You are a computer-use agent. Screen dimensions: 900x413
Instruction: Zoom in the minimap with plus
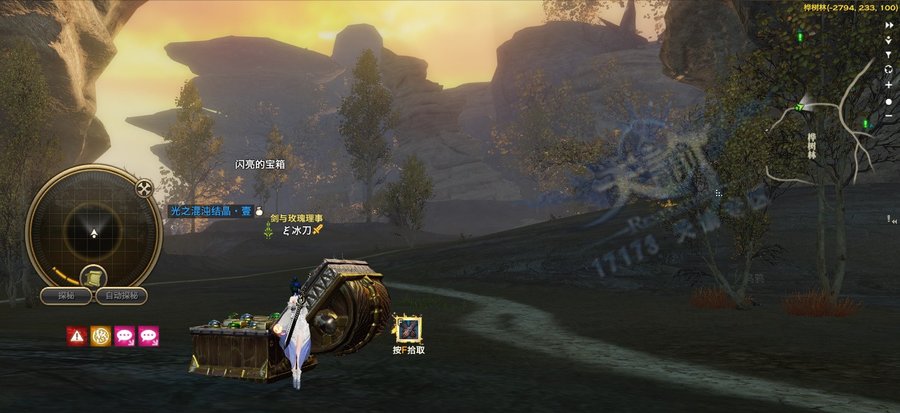[888, 86]
